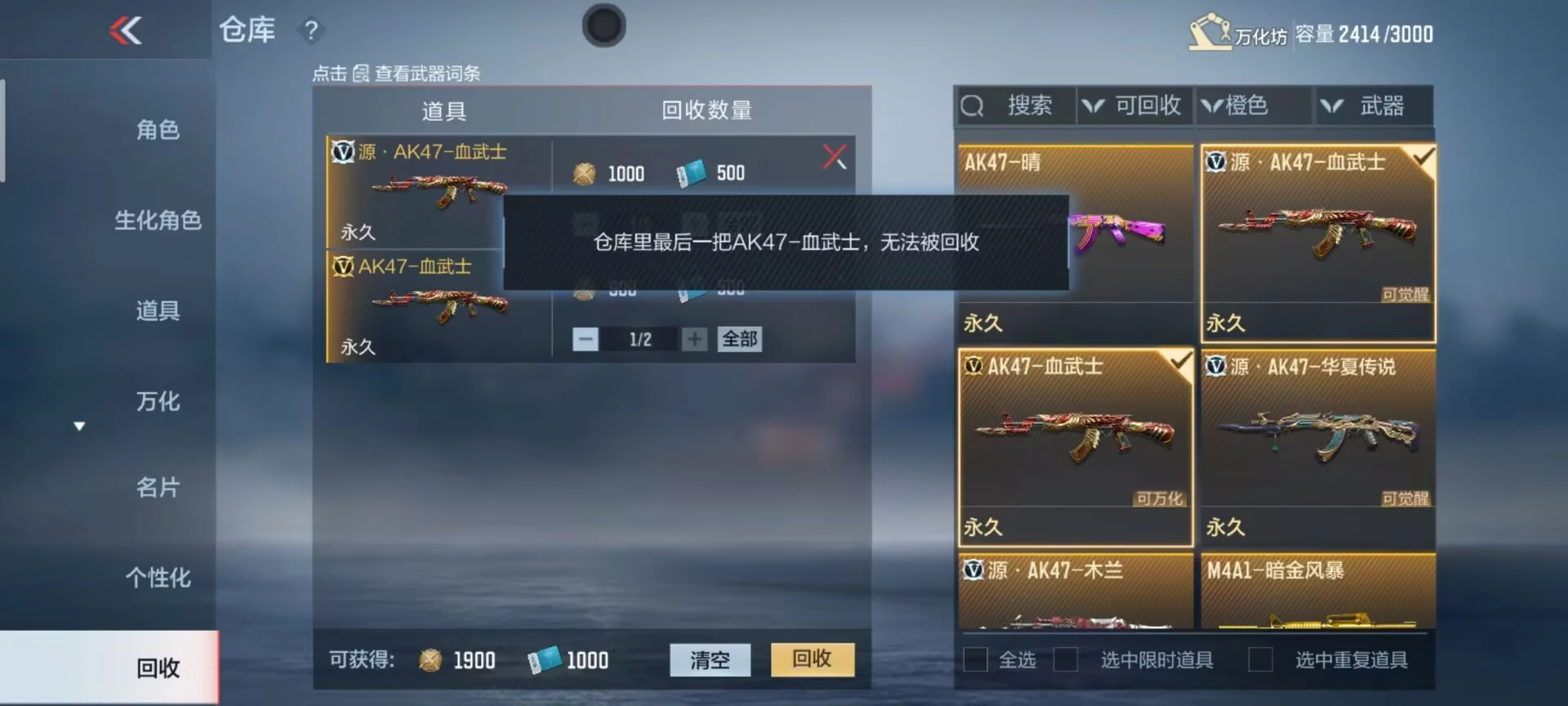Tap the back arrow in top-left corner
The height and width of the screenshot is (706, 1568).
click(x=124, y=31)
